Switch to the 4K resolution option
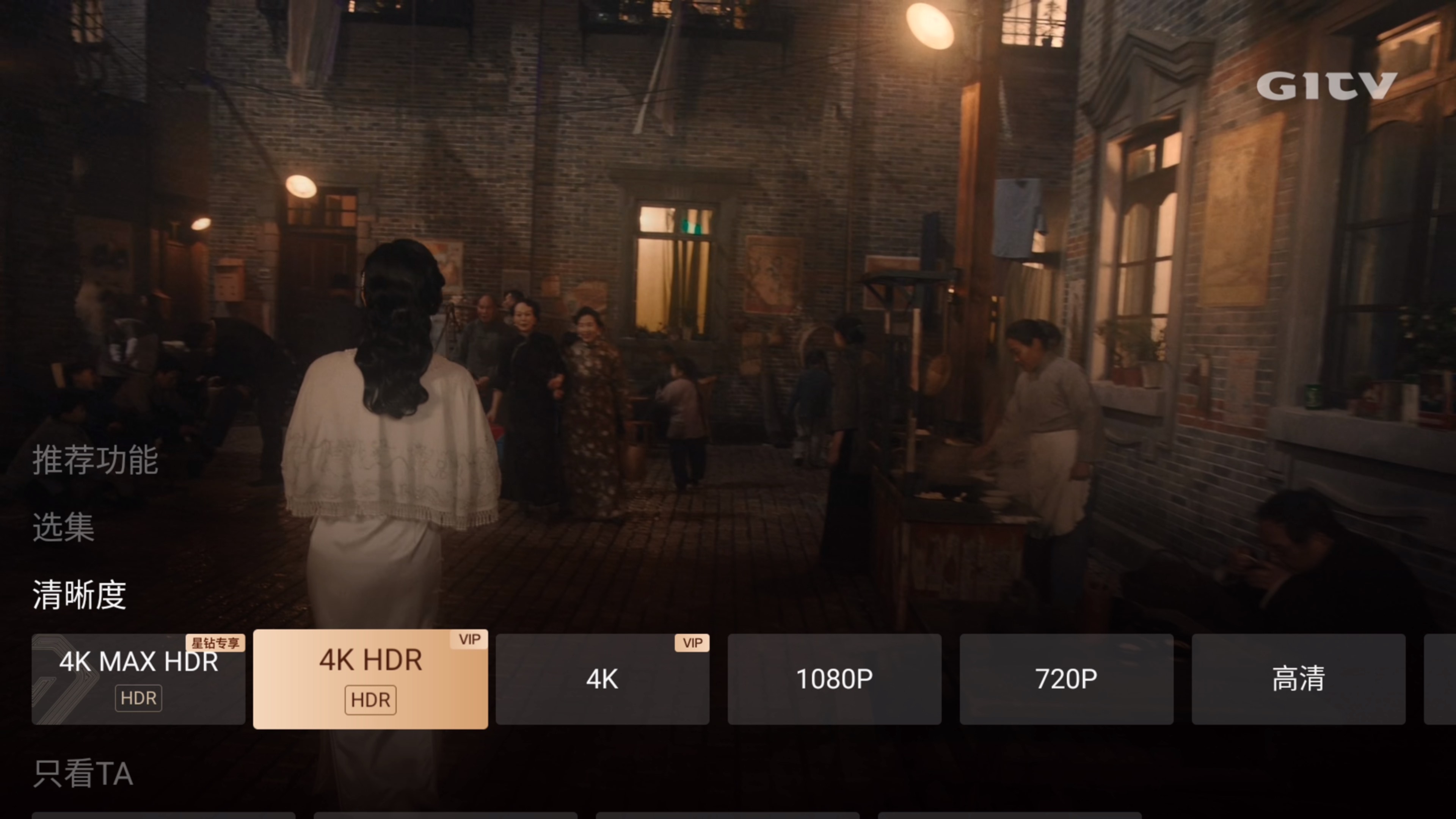The height and width of the screenshot is (819, 1456). 602,679
